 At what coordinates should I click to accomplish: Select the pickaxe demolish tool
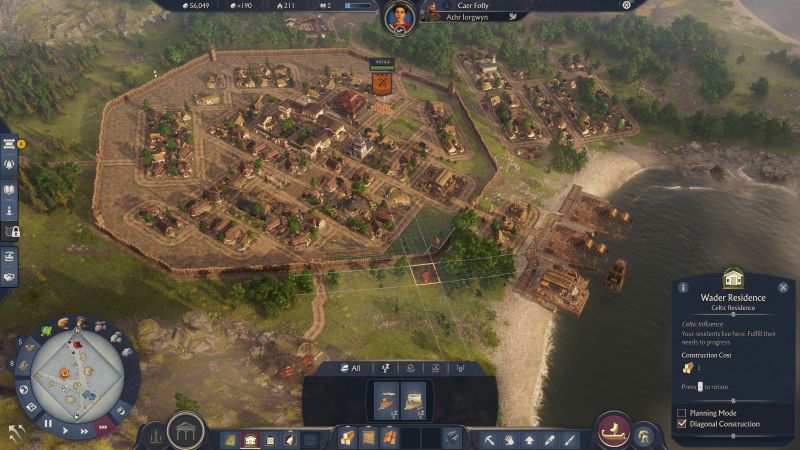490,439
